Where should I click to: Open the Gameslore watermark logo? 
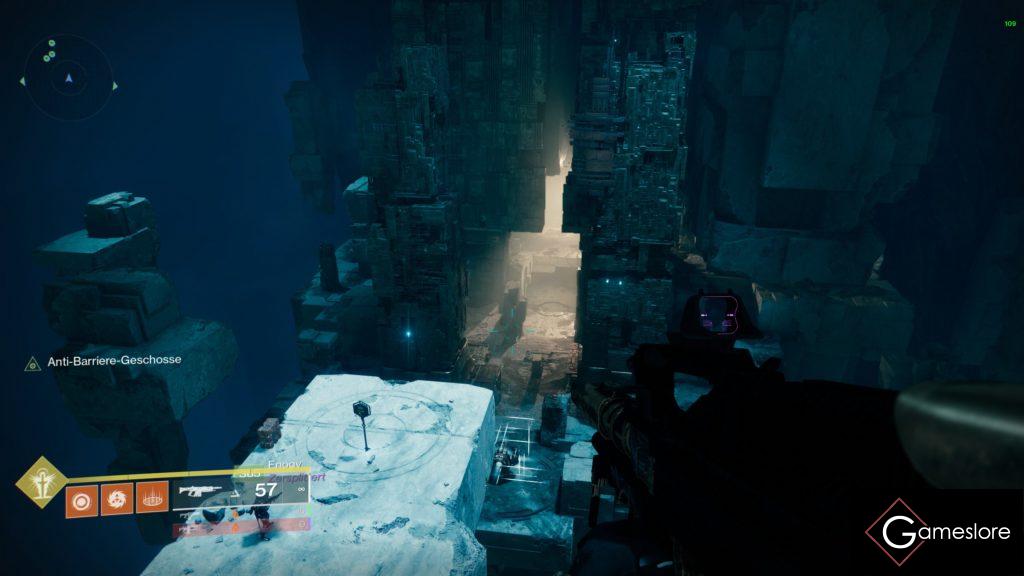[x=938, y=532]
